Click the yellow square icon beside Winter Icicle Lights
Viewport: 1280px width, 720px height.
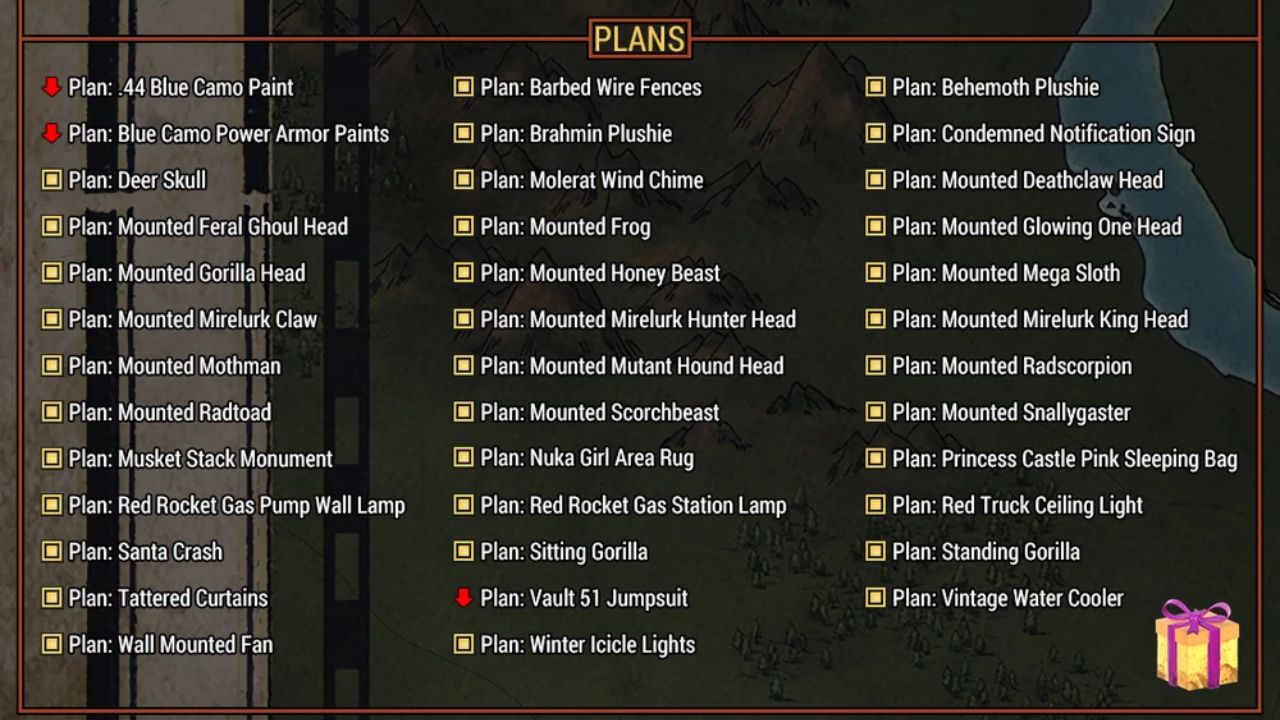[463, 644]
